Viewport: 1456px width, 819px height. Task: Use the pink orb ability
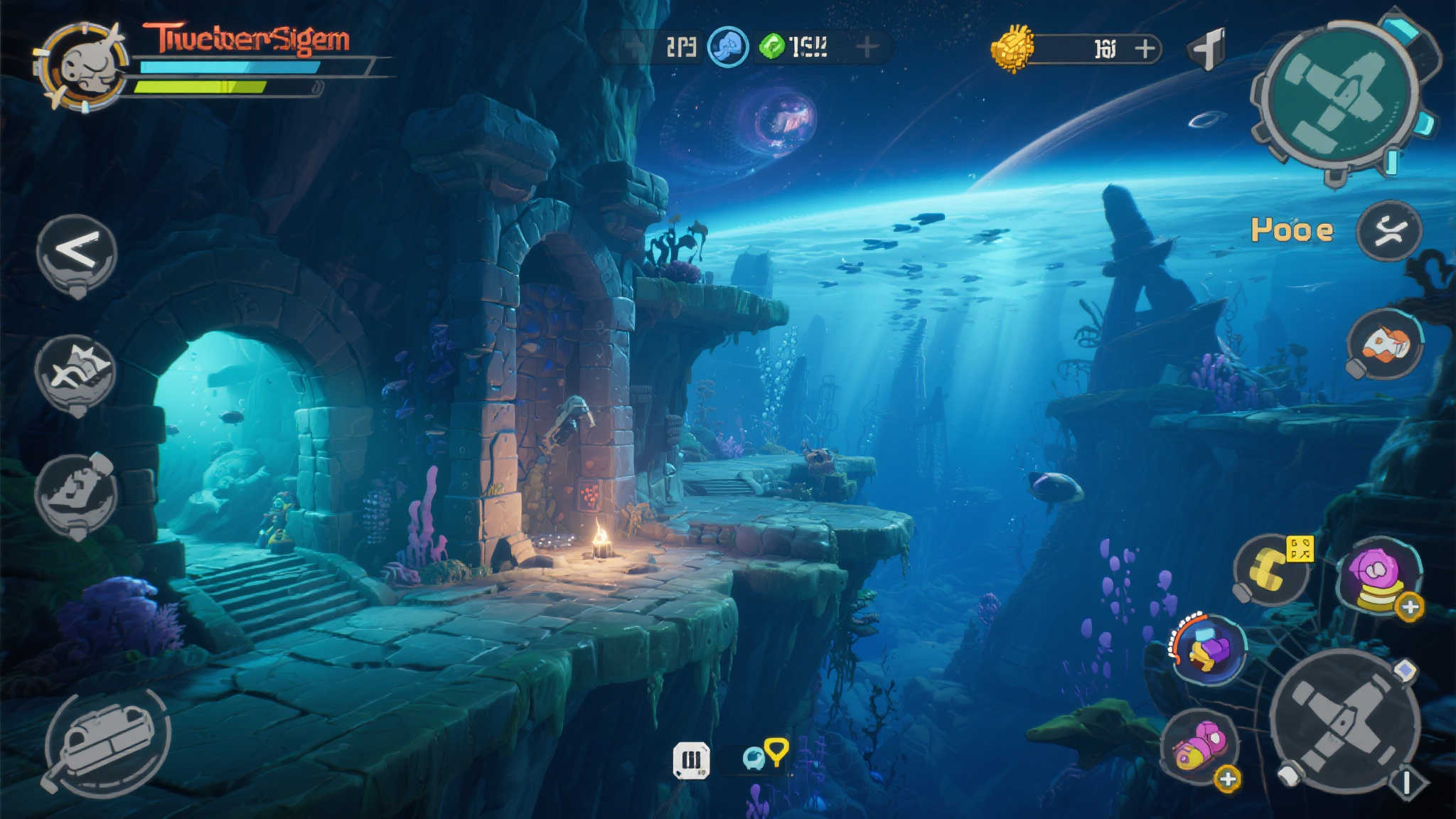click(x=1379, y=576)
